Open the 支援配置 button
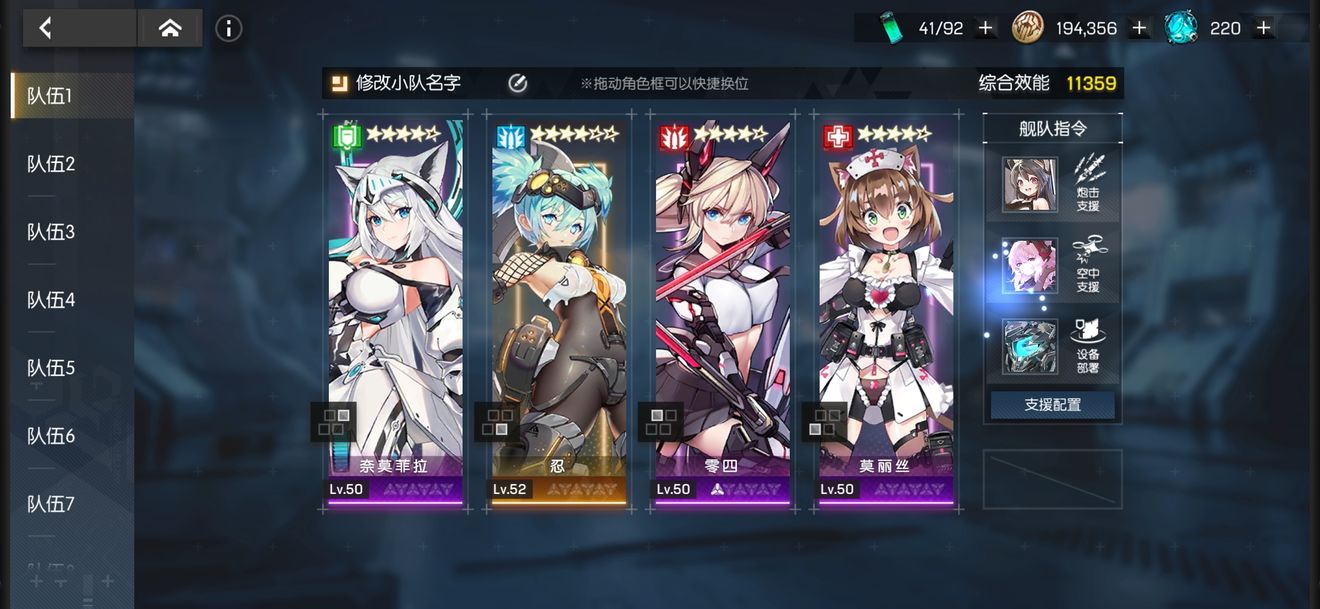Viewport: 1320px width, 609px height. 1053,405
